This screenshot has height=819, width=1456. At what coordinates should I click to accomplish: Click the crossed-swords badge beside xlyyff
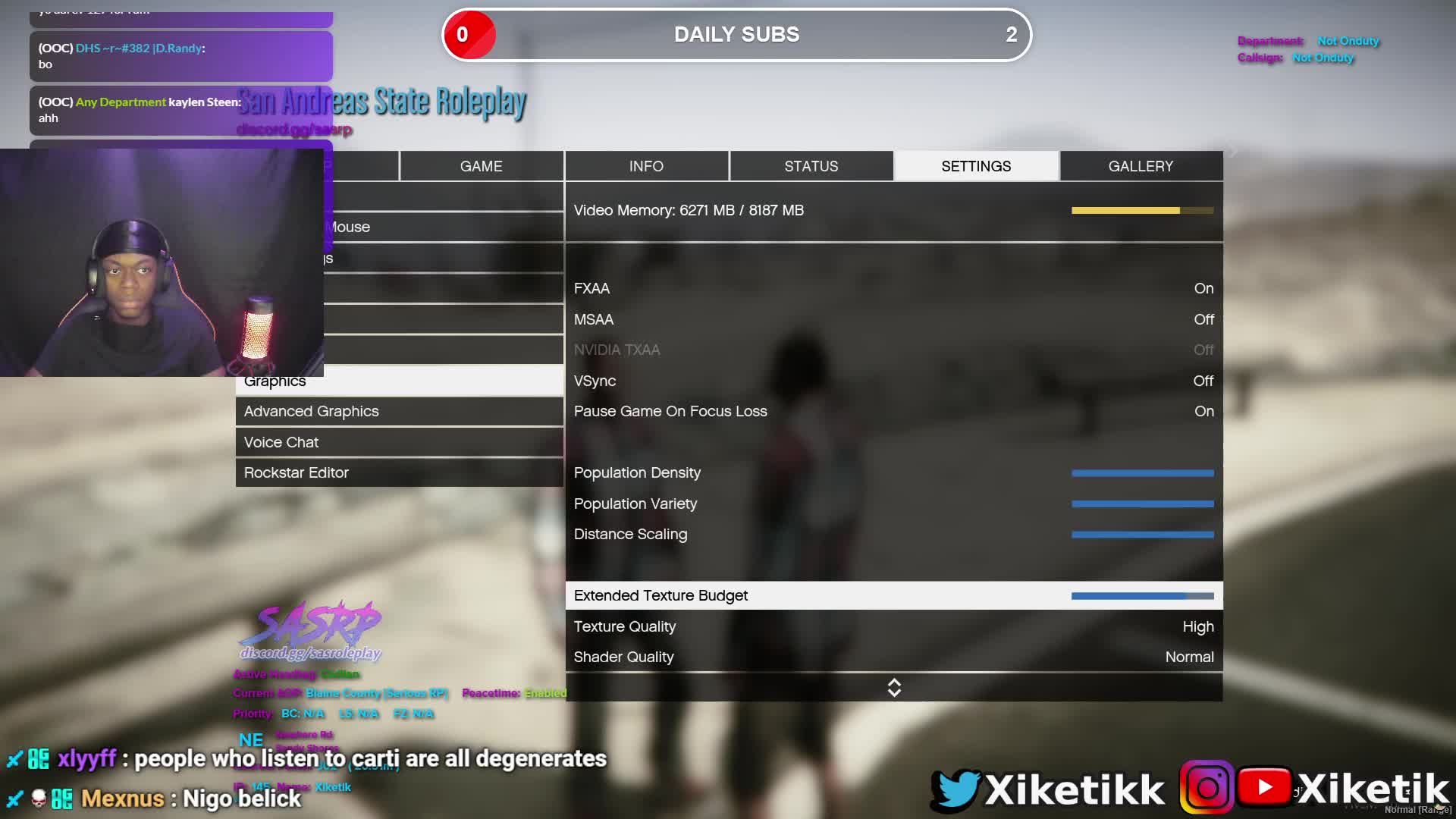(x=14, y=758)
